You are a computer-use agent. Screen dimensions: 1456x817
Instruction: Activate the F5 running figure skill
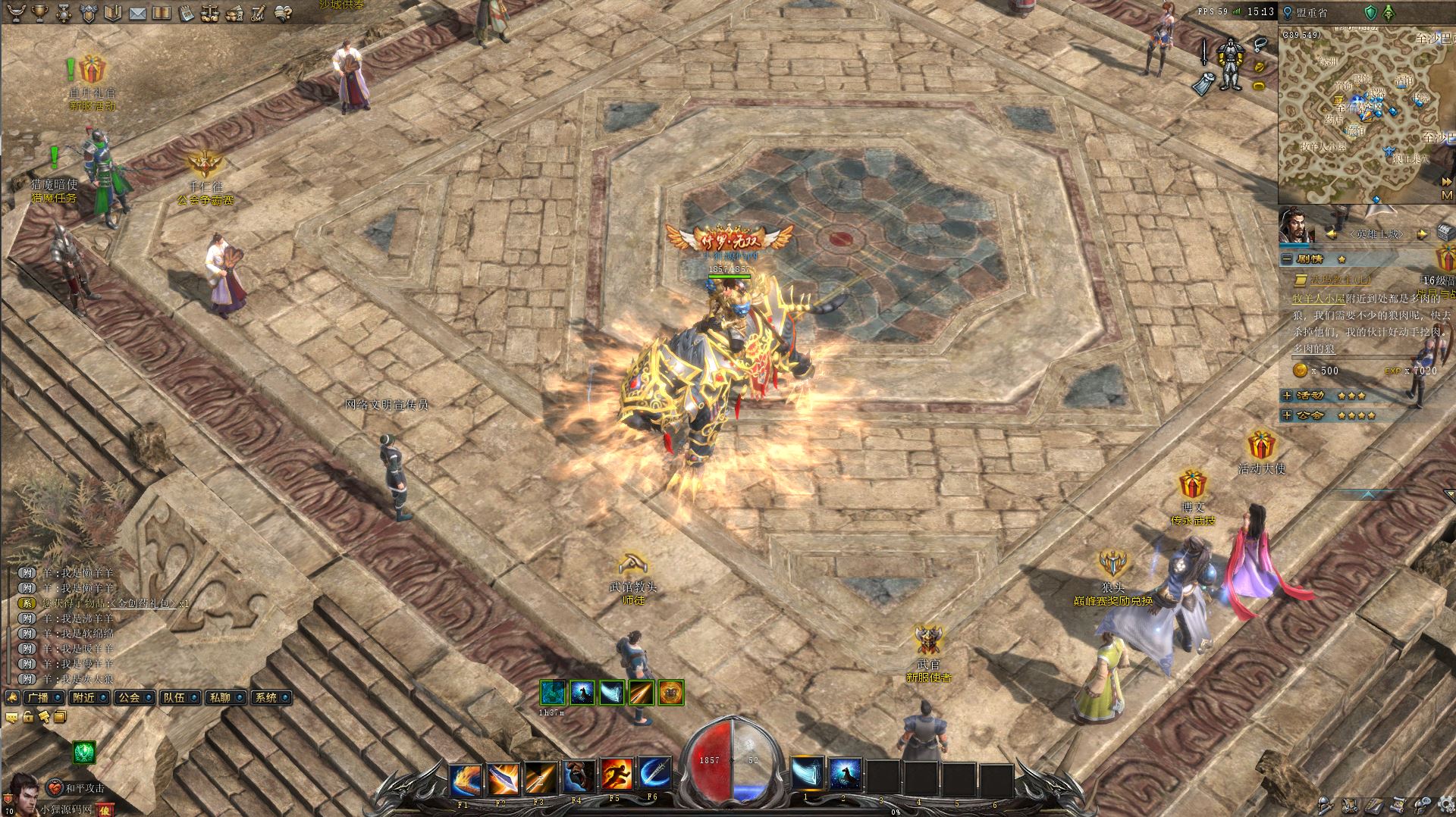[x=616, y=775]
